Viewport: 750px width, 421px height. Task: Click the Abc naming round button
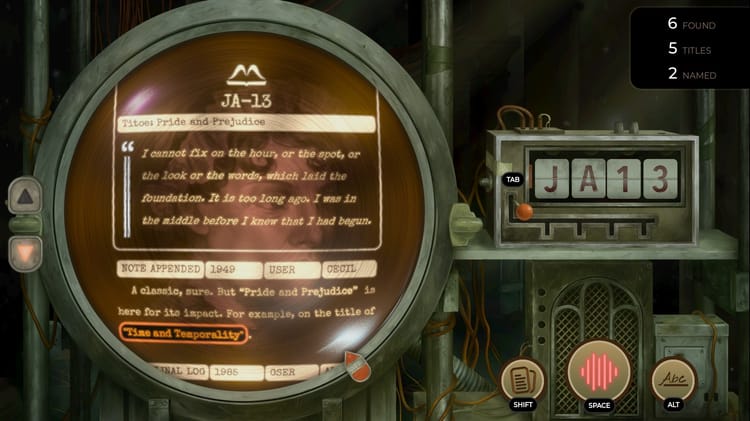673,379
